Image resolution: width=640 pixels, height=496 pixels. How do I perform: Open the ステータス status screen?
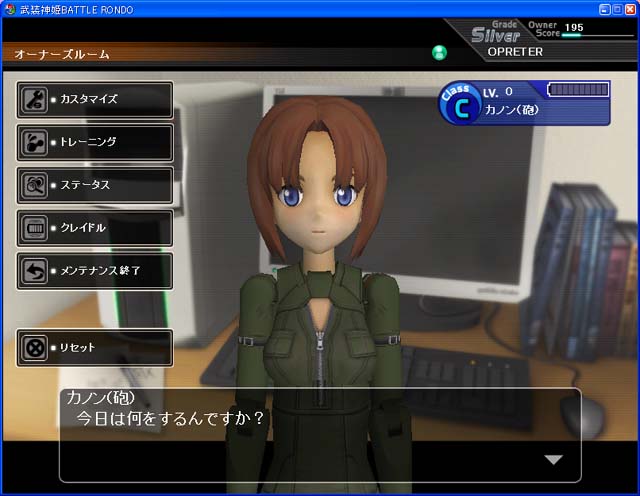tap(95, 185)
